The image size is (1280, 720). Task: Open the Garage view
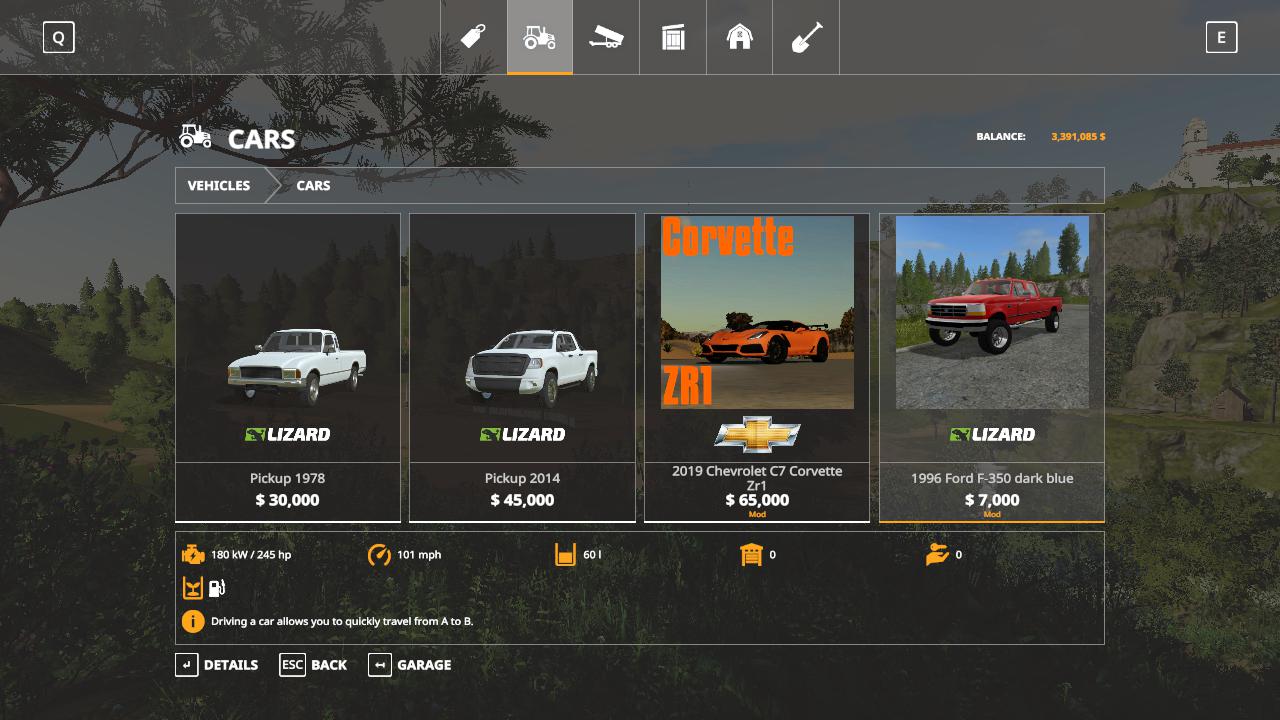(410, 665)
